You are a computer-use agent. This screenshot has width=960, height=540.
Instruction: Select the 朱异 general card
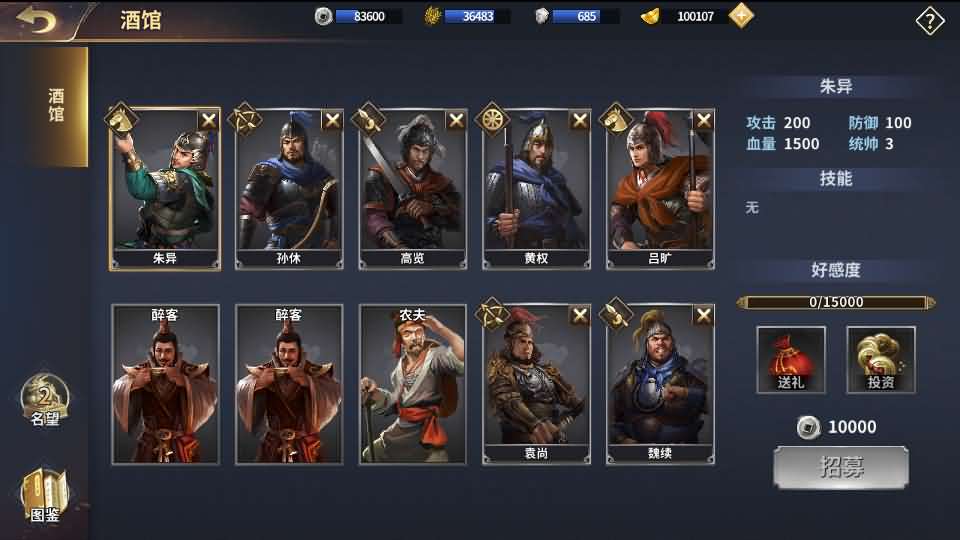[x=165, y=190]
